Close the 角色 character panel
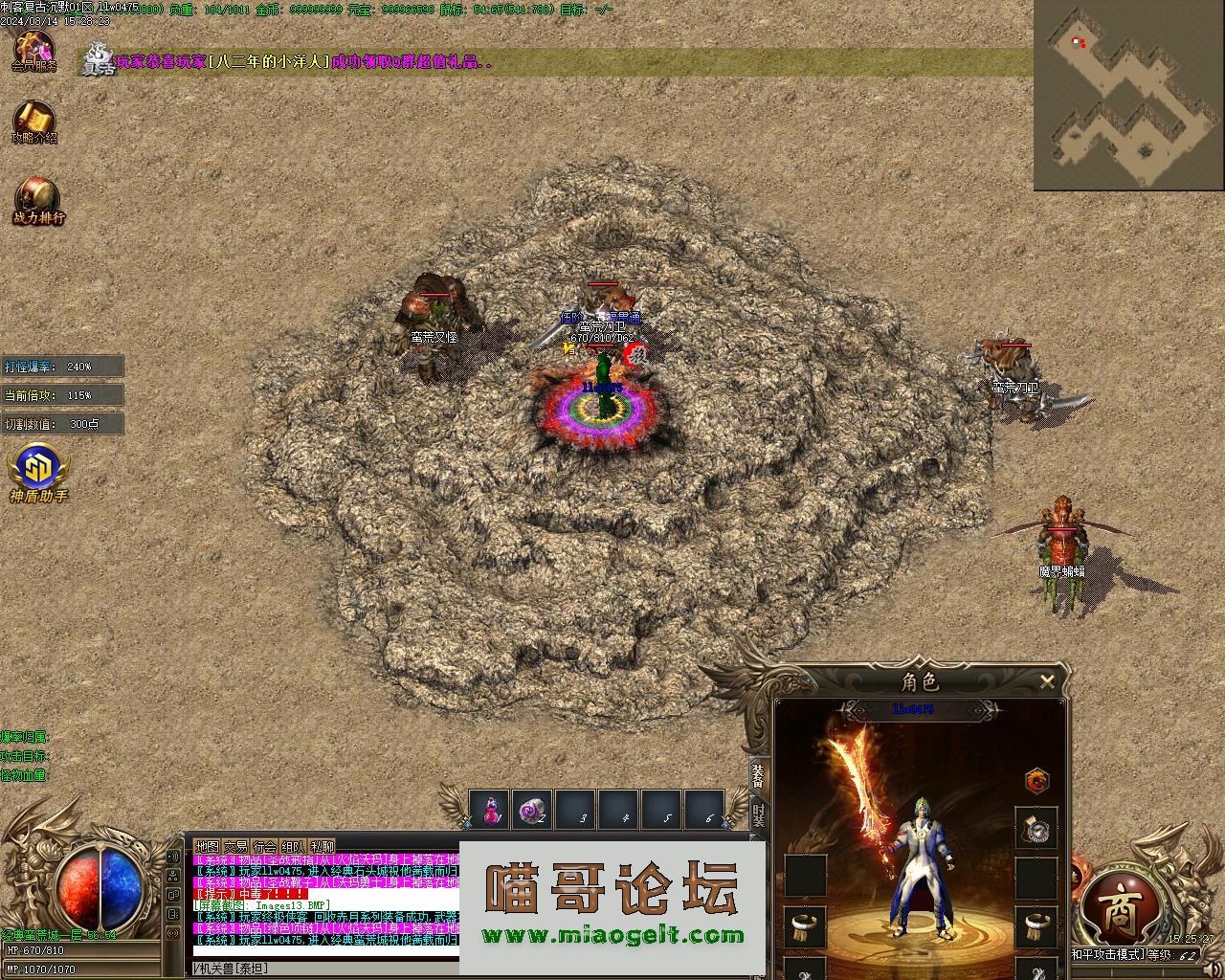This screenshot has height=980, width=1225. [1047, 681]
